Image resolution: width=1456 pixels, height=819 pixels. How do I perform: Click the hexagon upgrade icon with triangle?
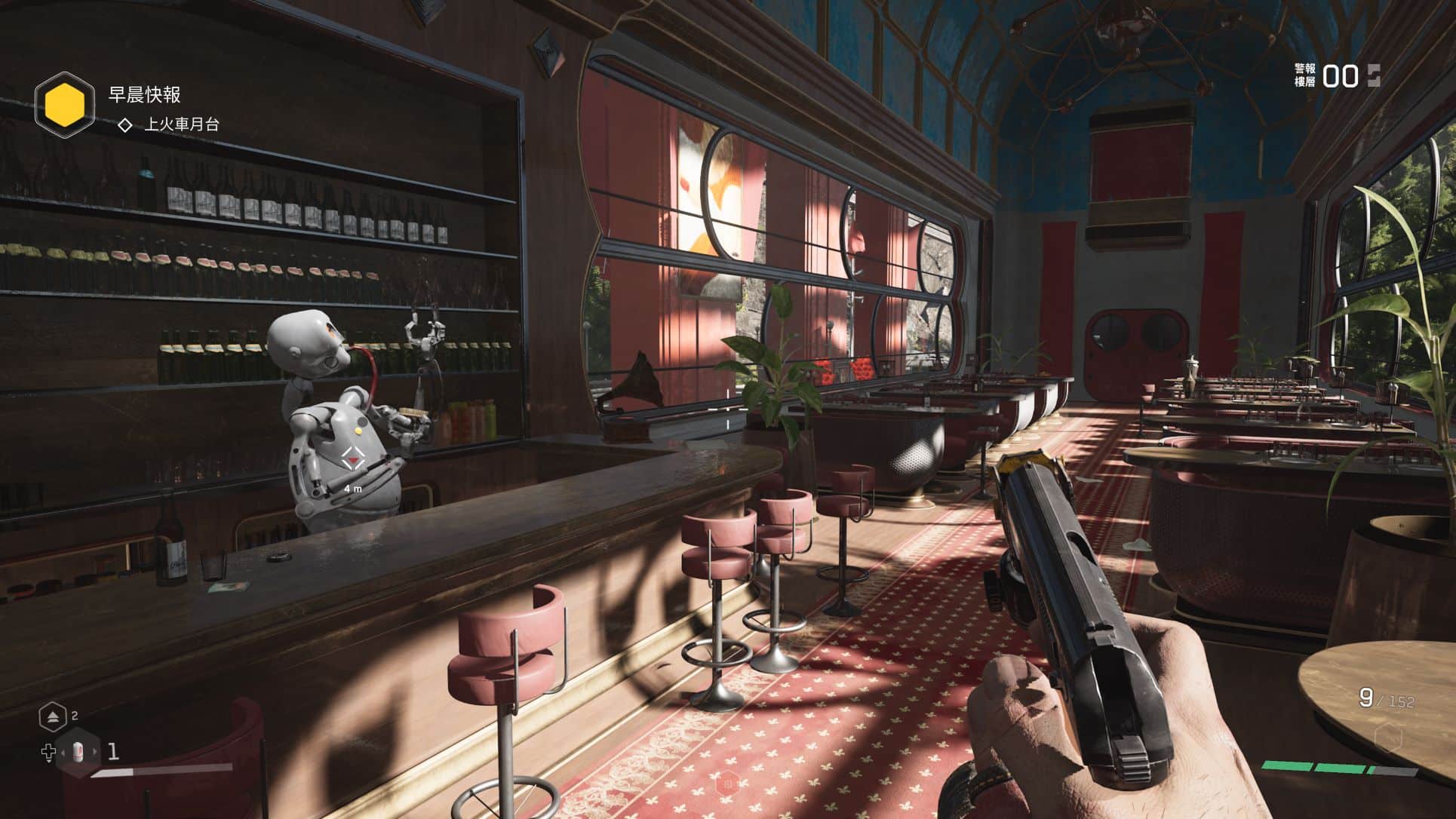[x=54, y=716]
